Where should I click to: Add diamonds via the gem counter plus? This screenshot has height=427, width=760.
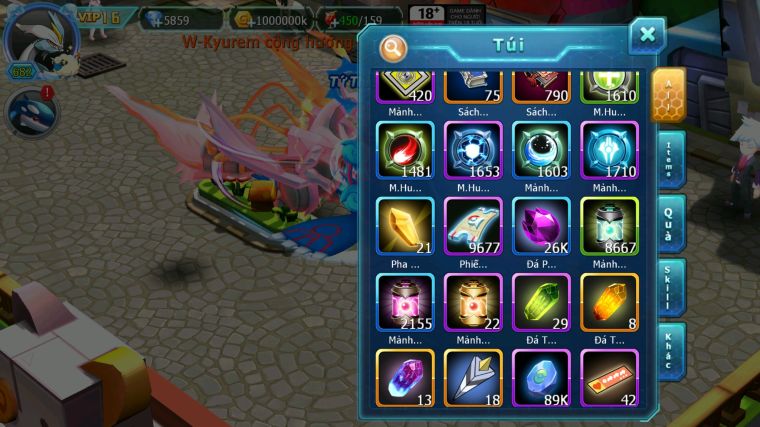[x=152, y=19]
